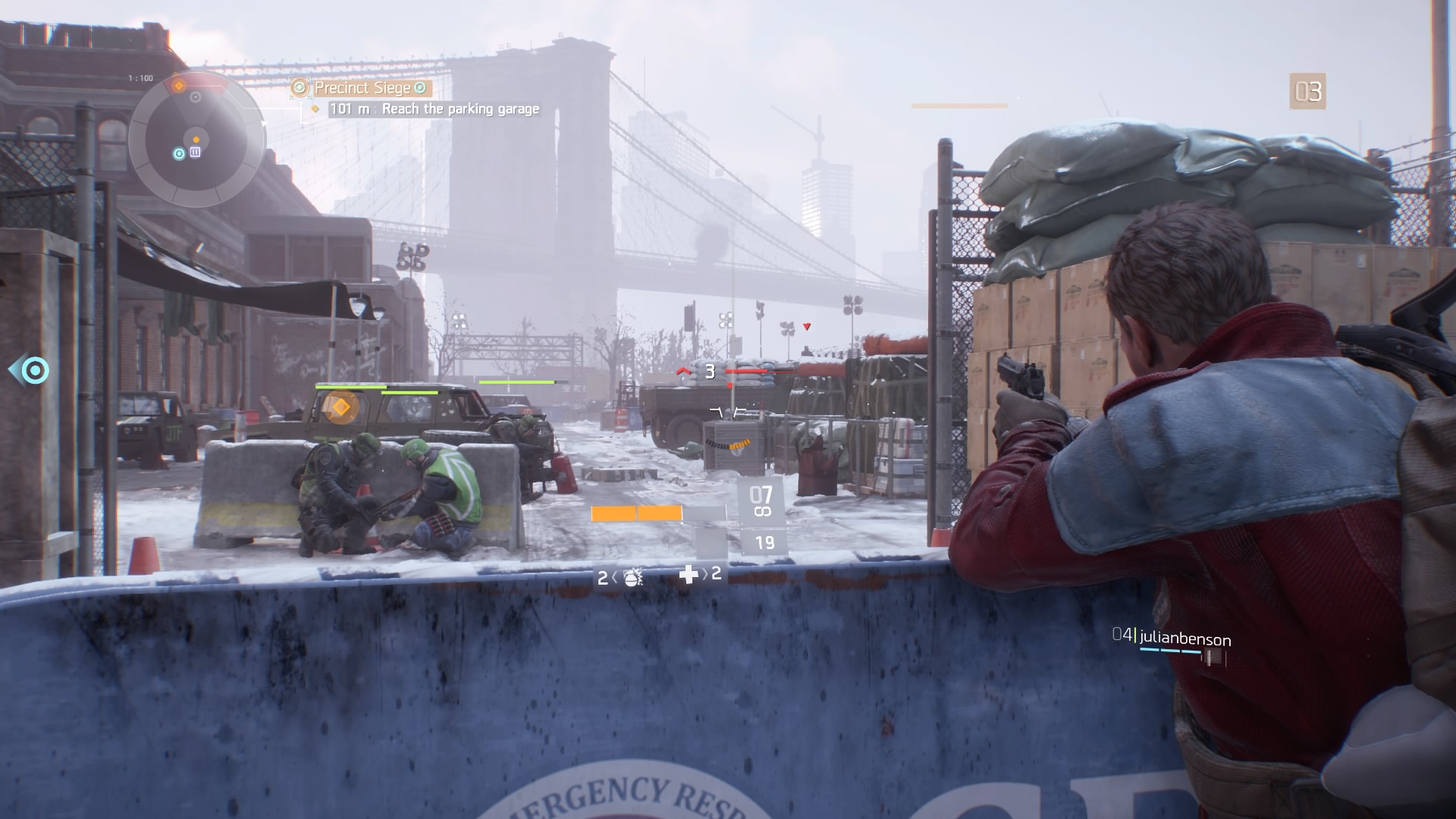1456x819 pixels.
Task: Select the grenade icon in the HUD
Action: coord(632,579)
